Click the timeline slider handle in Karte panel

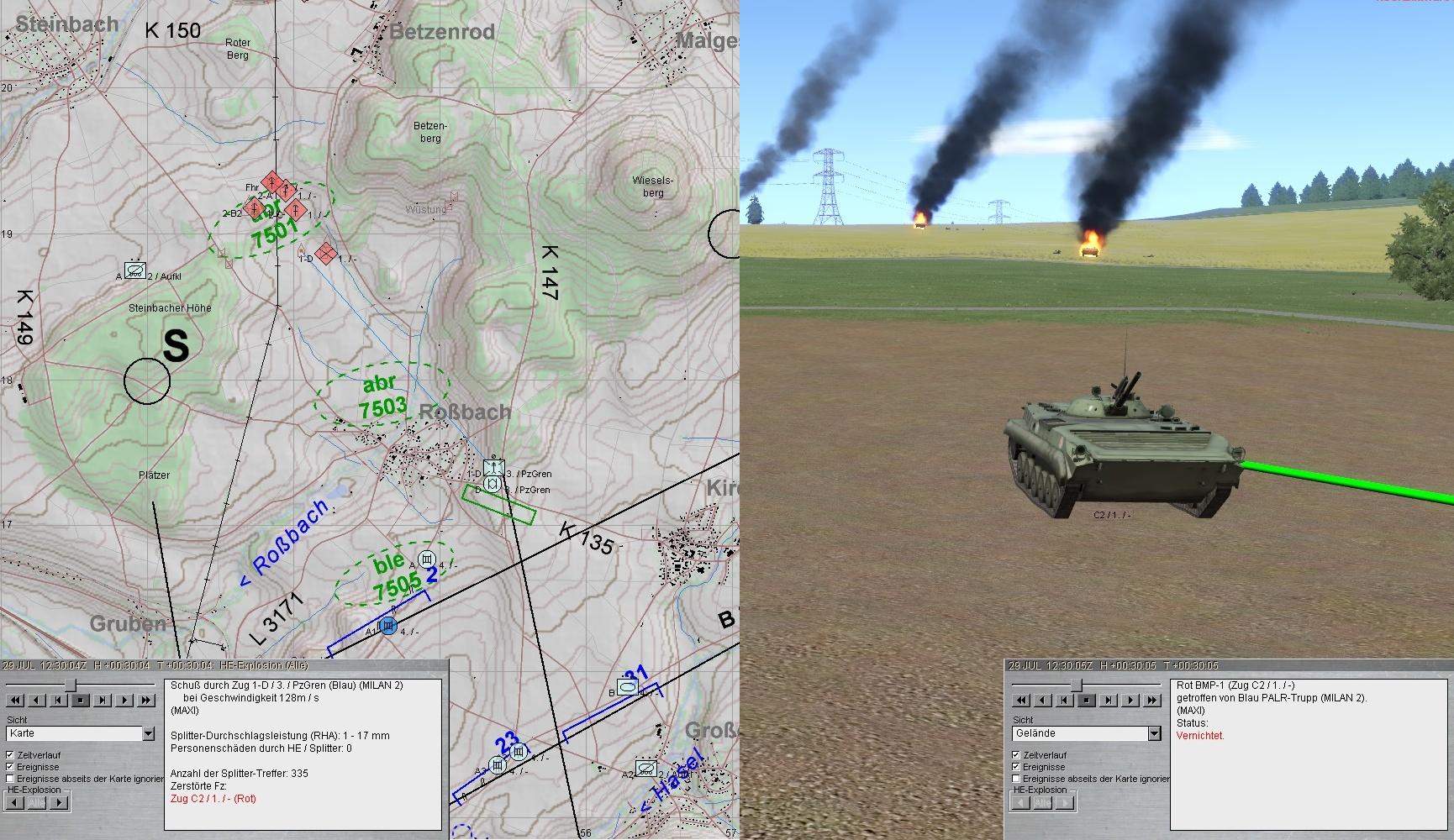[x=71, y=685]
